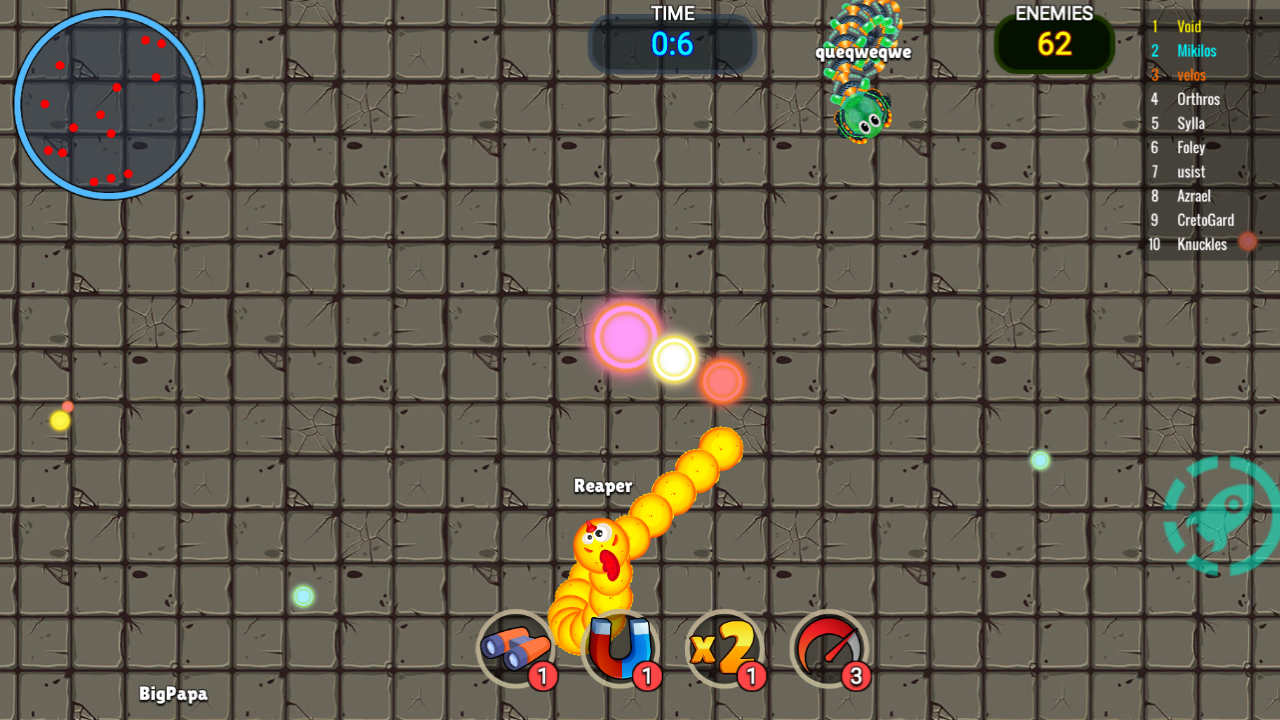Click the binoculars power-up count badge

543,677
